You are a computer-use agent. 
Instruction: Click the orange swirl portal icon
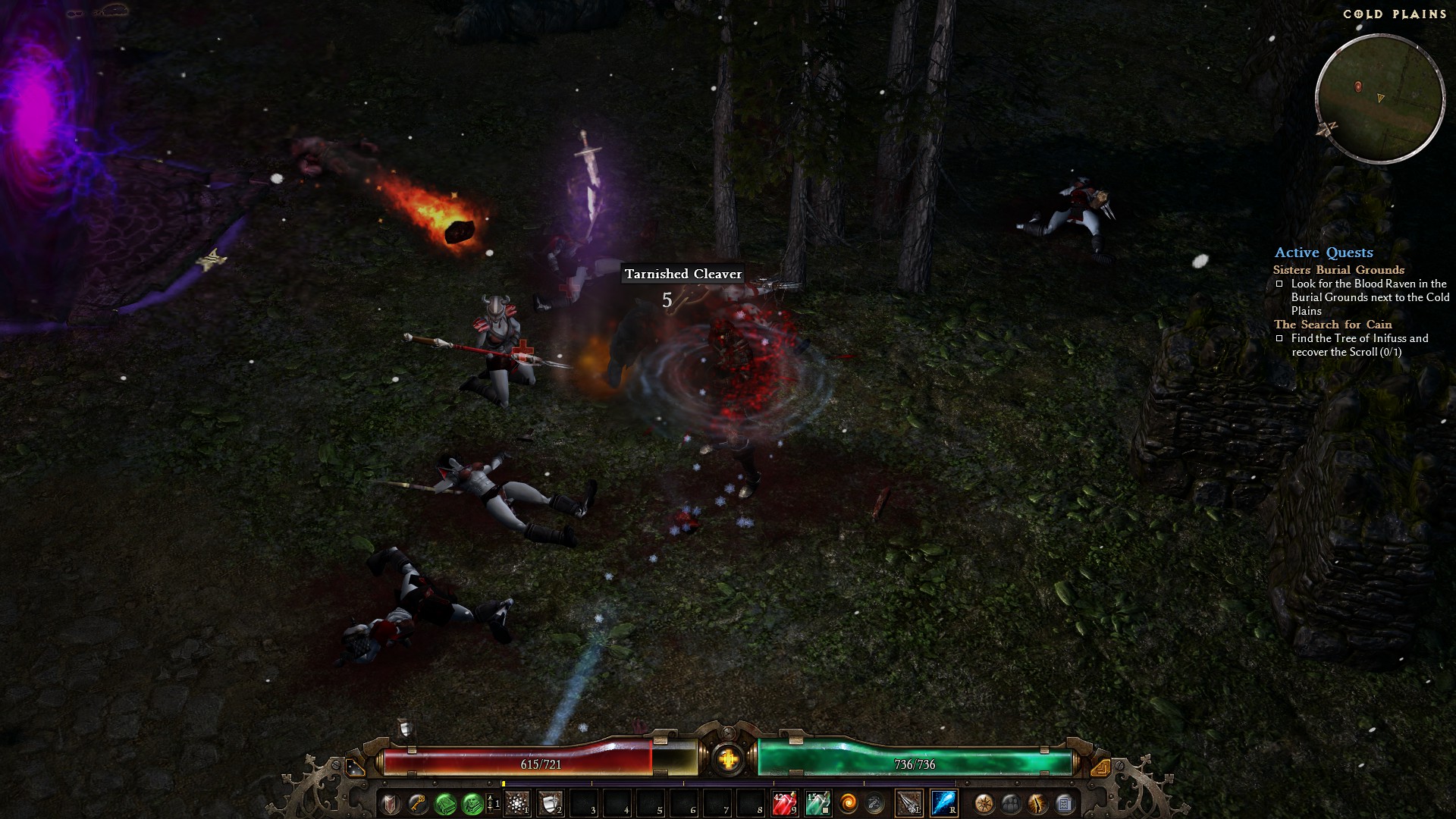(x=848, y=803)
